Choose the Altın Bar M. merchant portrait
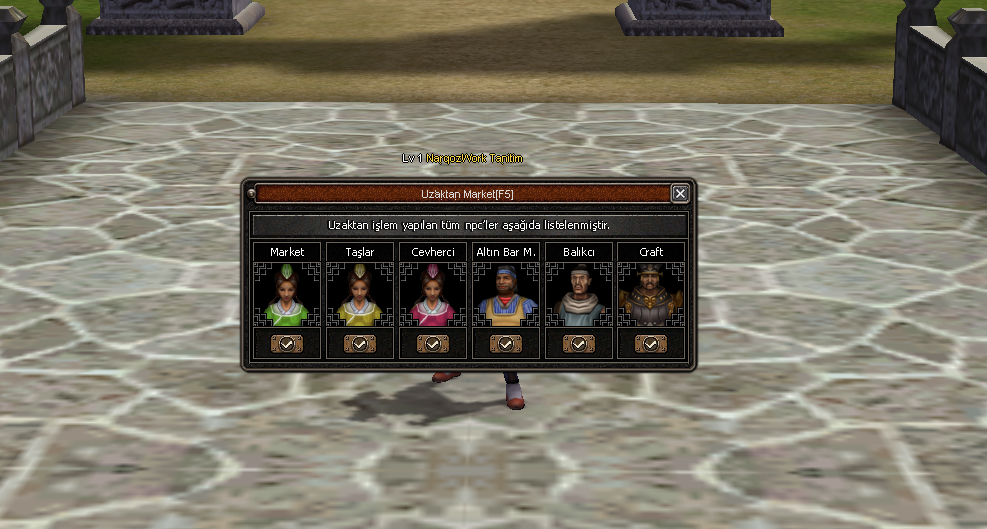Image resolution: width=987 pixels, height=529 pixels. 506,296
